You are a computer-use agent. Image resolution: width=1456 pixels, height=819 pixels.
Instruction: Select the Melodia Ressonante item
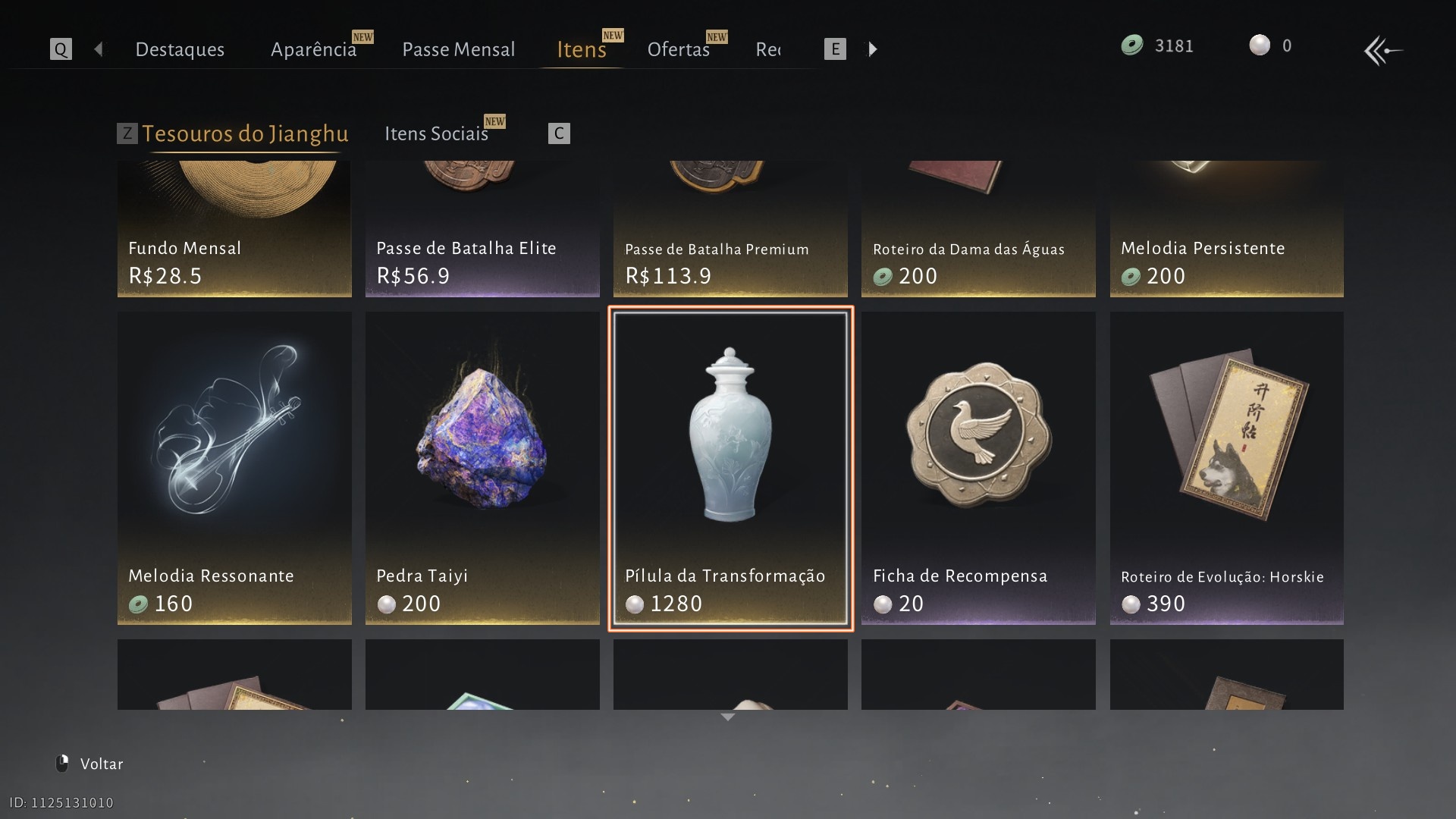click(234, 468)
